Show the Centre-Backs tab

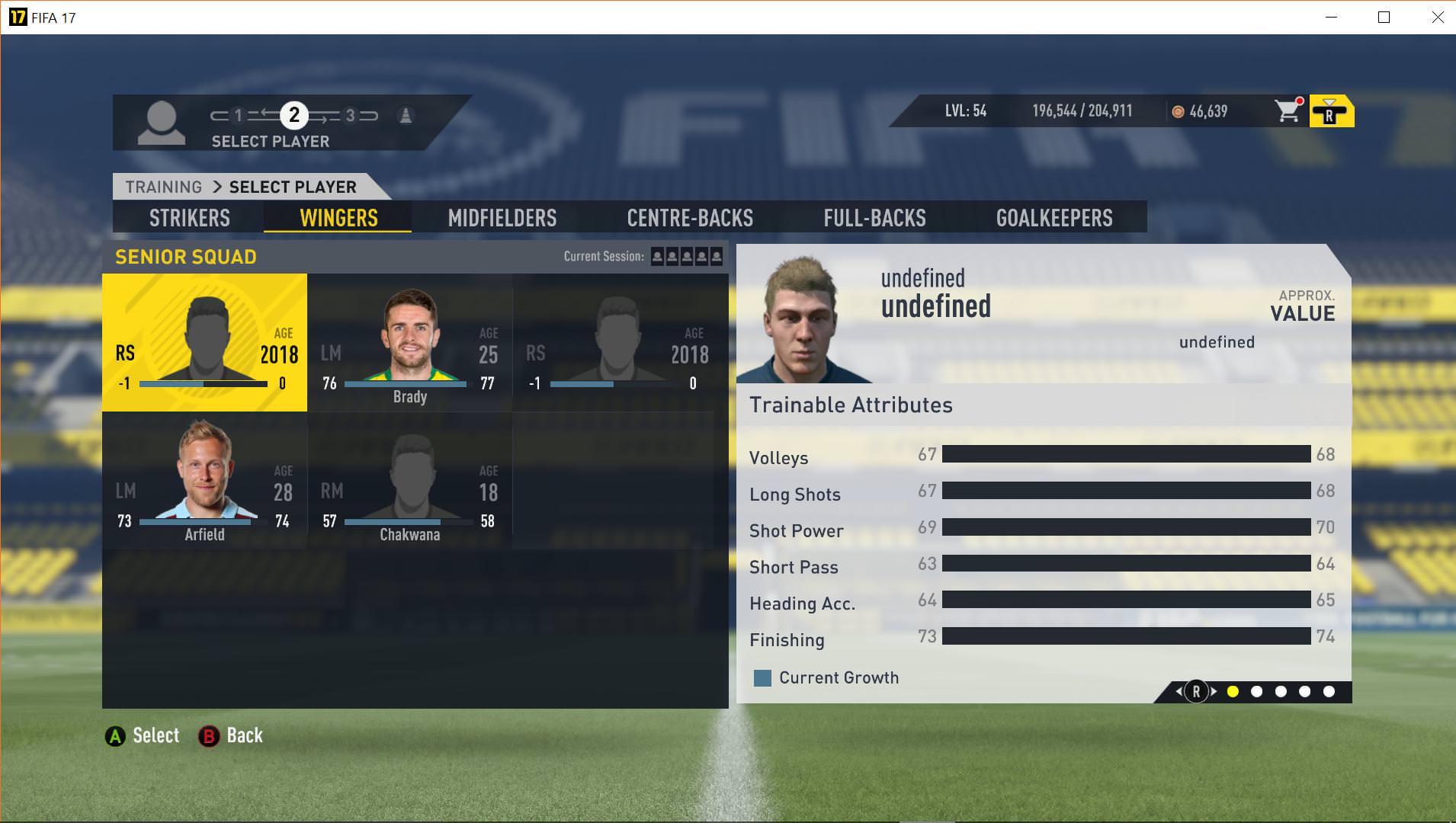point(690,218)
